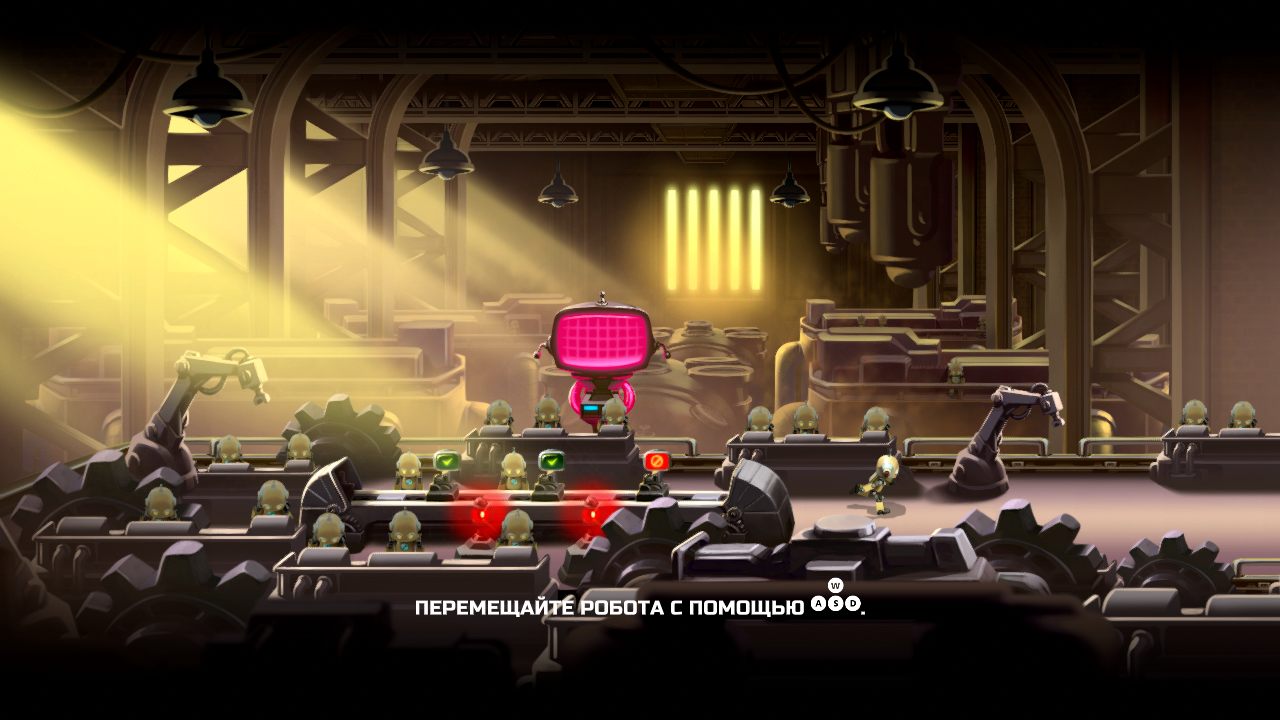Select the red prohibition sign above the rejected robot
Viewport: 1280px width, 720px height.
coord(657,460)
